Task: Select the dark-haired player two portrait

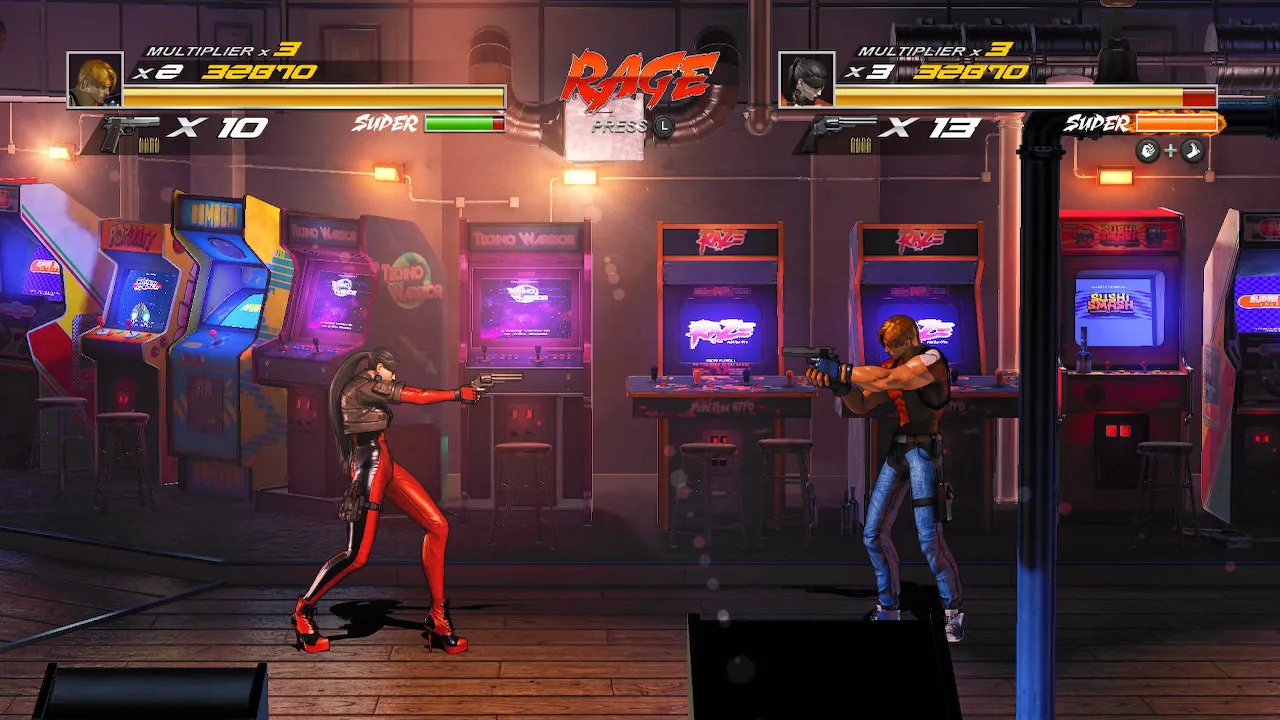Action: coord(806,80)
